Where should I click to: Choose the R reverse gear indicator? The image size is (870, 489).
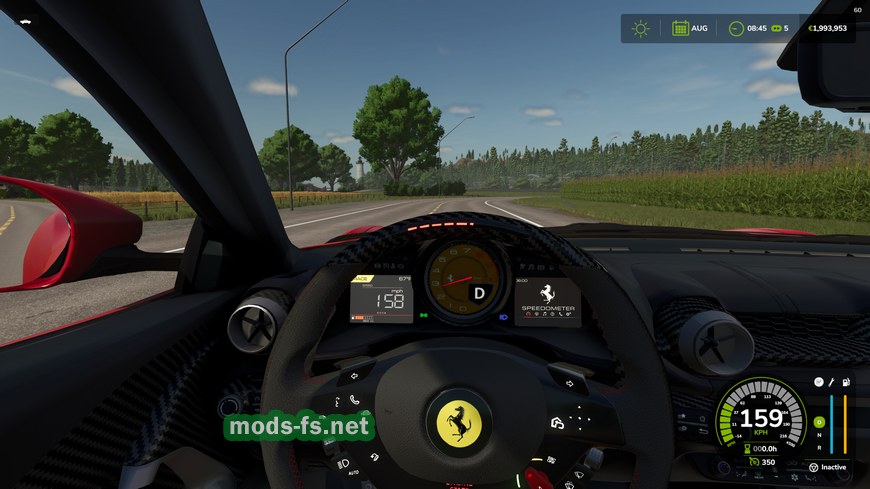click(819, 448)
